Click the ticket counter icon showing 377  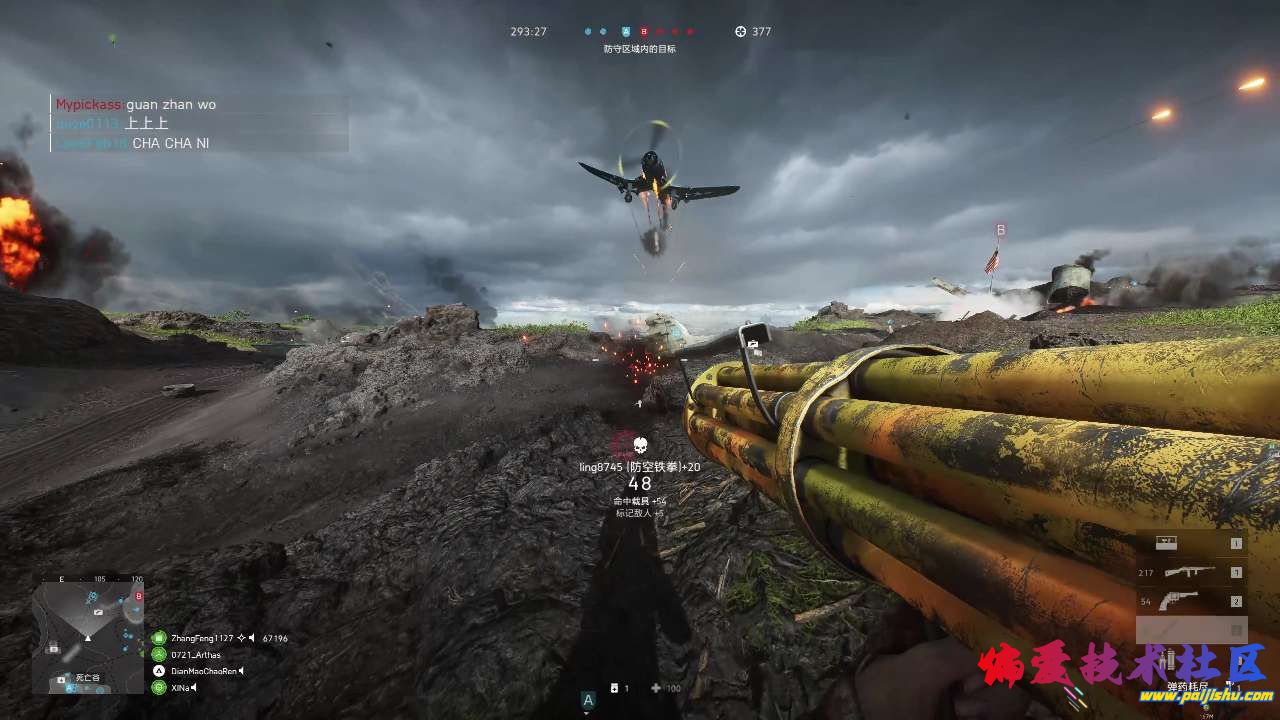coord(753,31)
